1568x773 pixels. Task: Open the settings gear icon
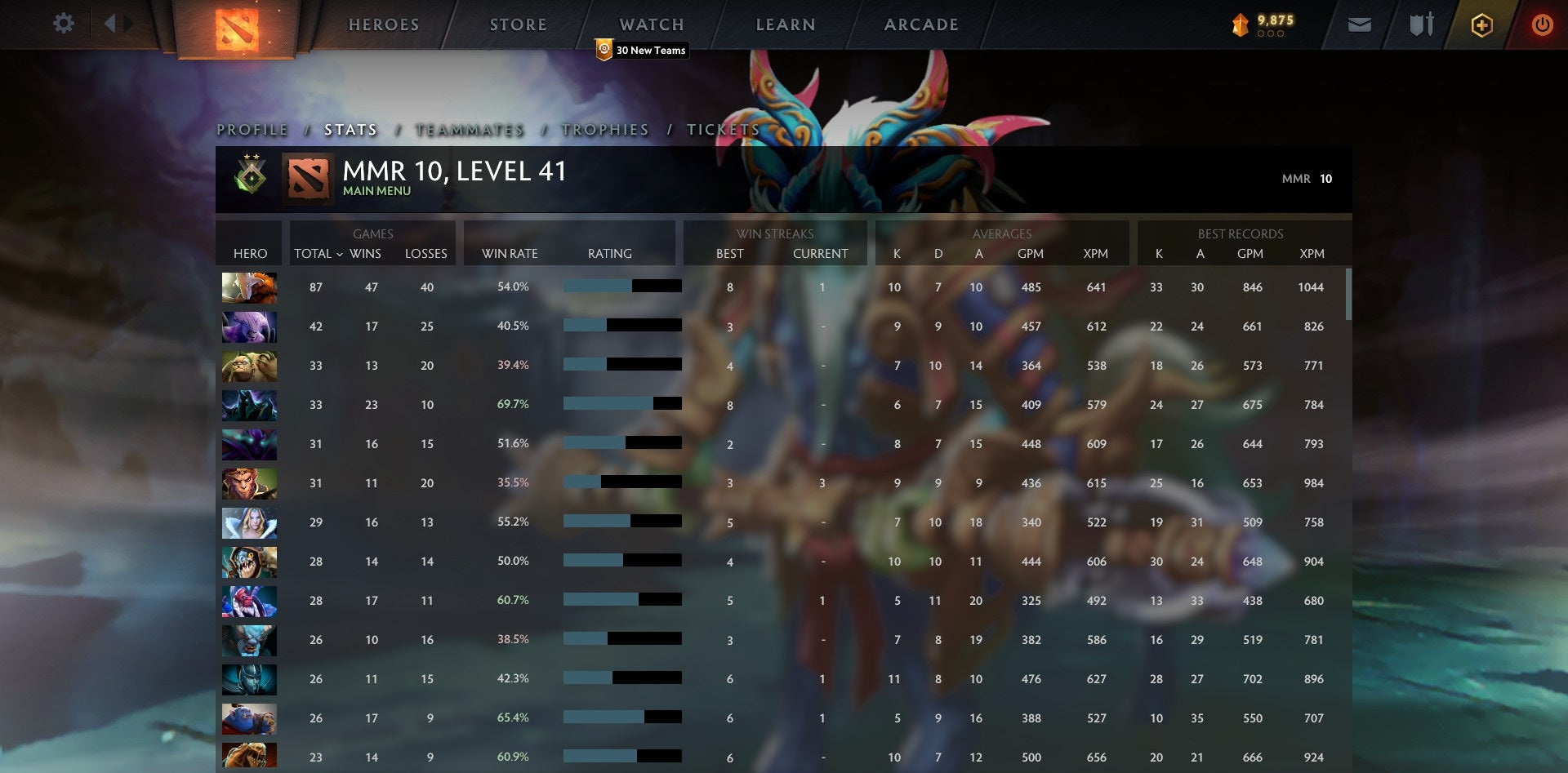[64, 24]
